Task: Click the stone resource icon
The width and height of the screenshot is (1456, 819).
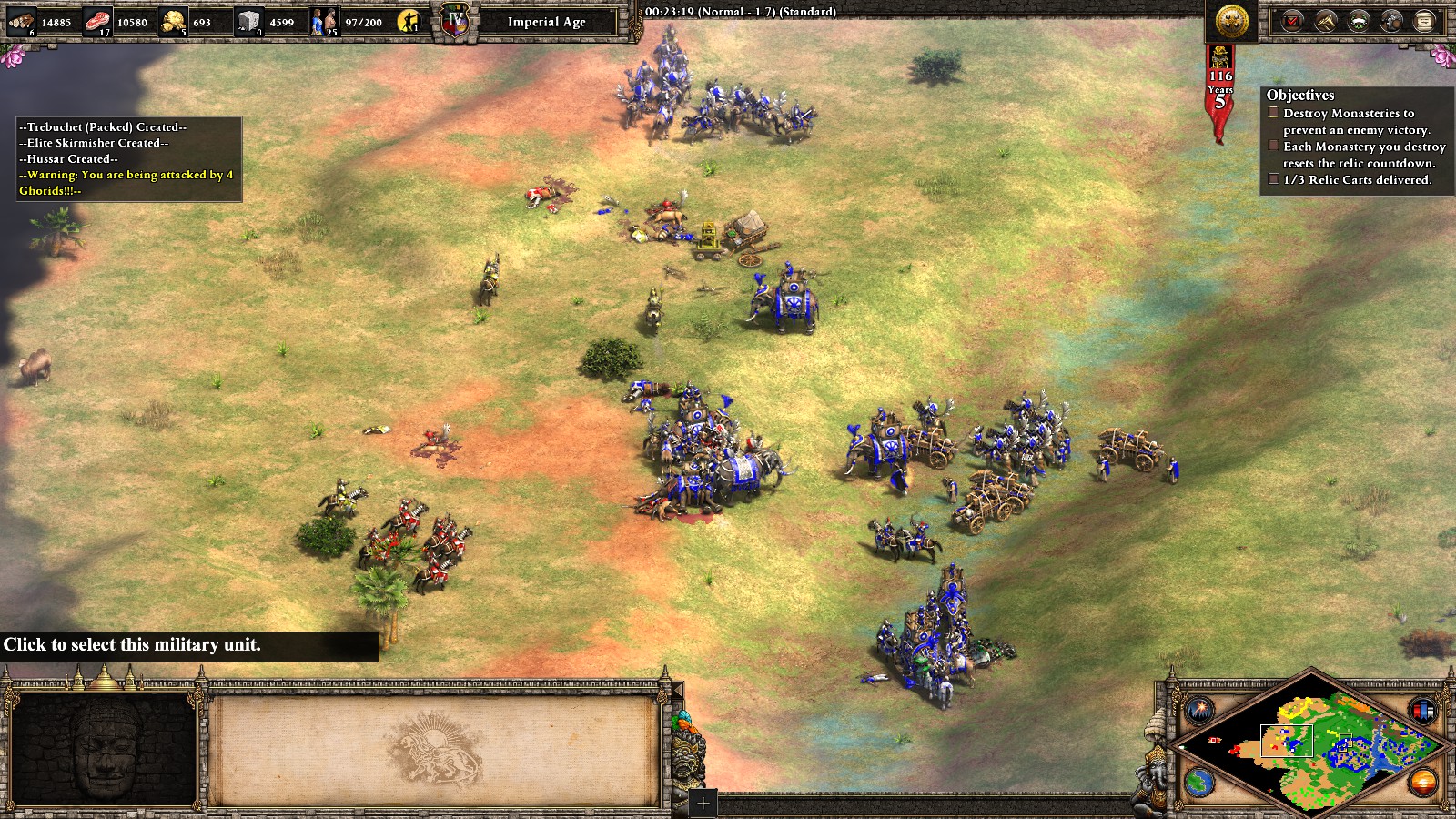Action: pyautogui.click(x=248, y=21)
